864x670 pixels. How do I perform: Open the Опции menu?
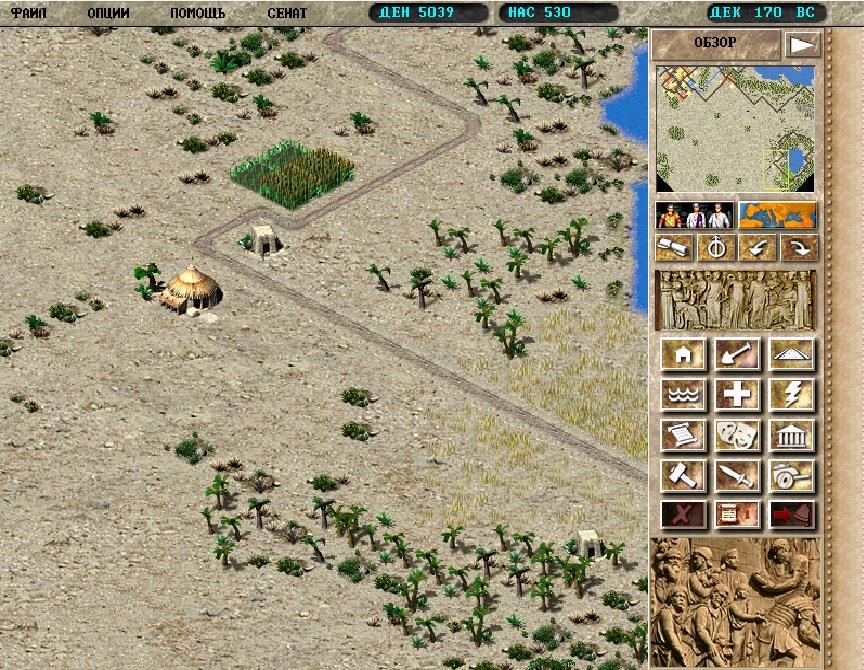[x=108, y=13]
